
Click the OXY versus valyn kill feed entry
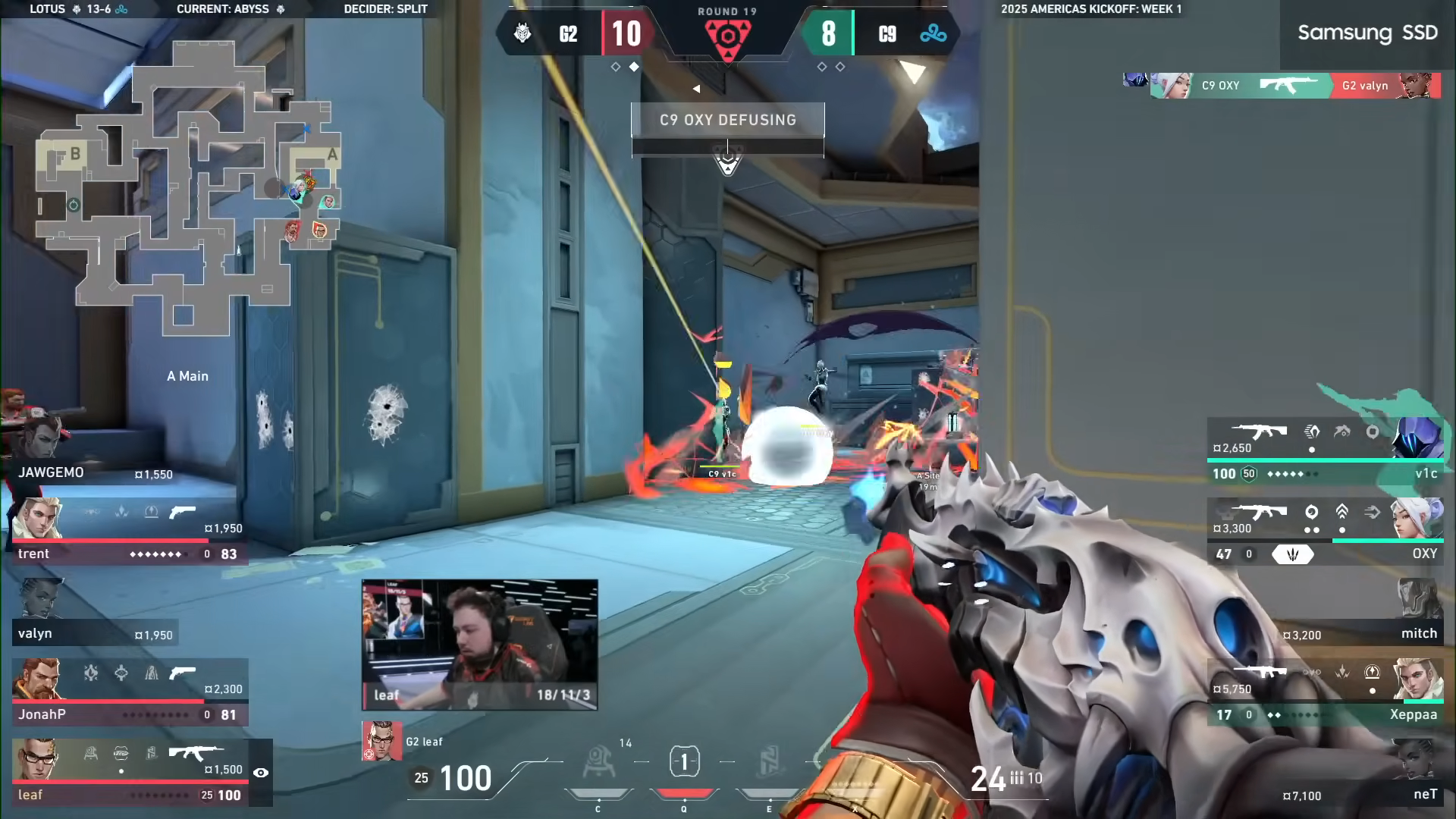click(x=1294, y=85)
